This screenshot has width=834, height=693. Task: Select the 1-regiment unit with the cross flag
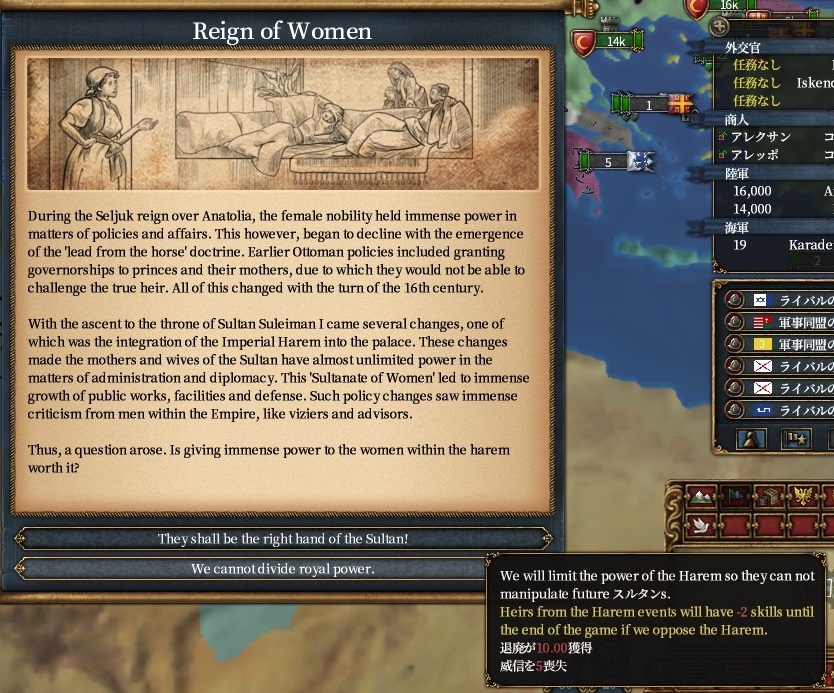coord(651,105)
